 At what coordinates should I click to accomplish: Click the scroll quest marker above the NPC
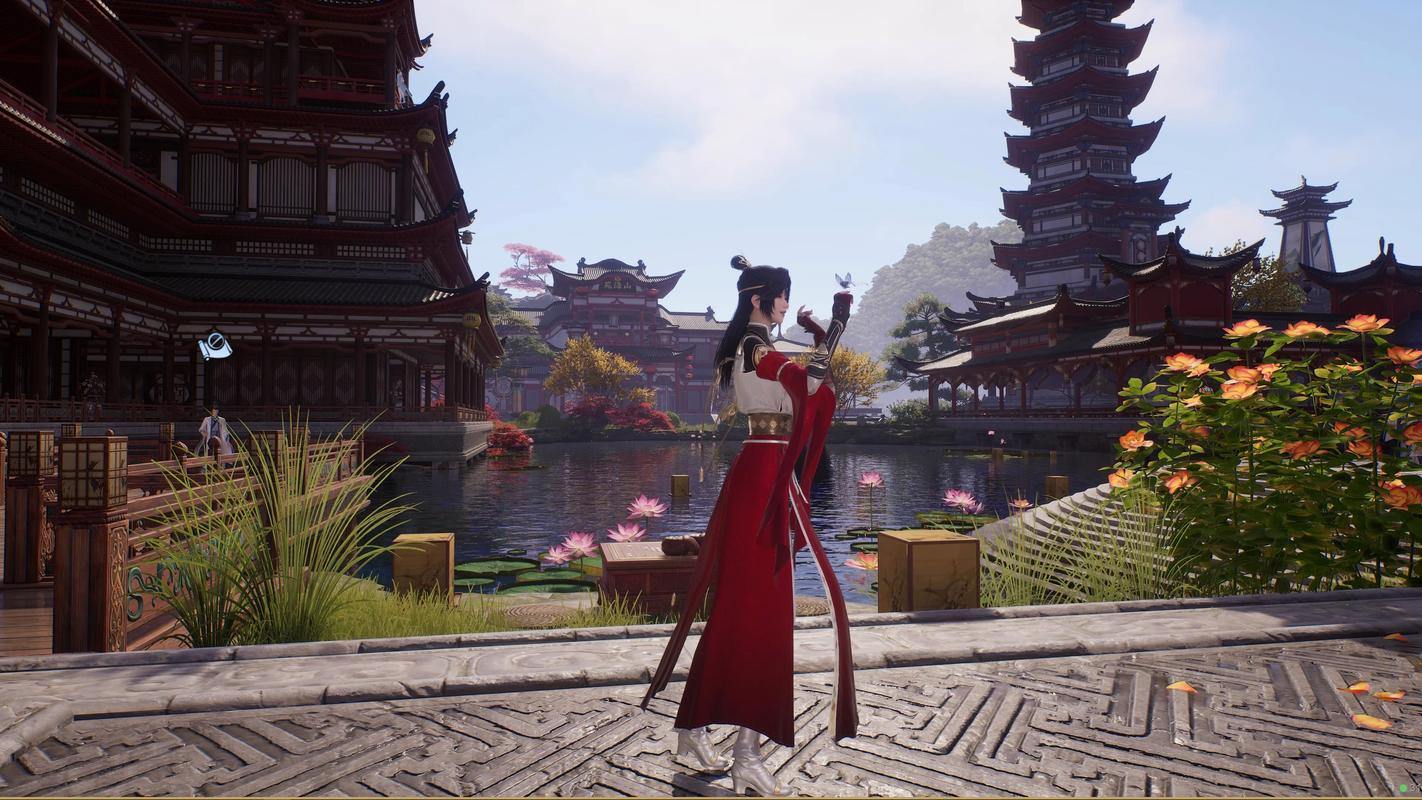click(x=215, y=347)
